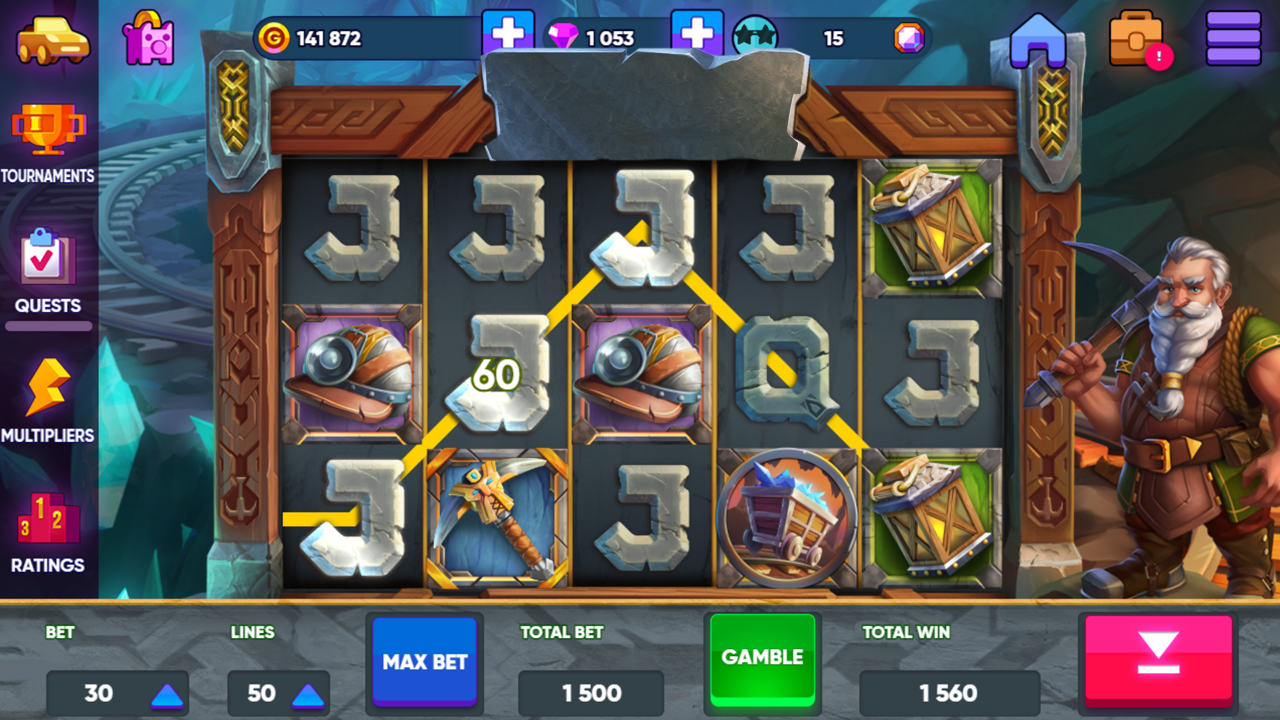
Task: Open the hamburger menu
Action: [1233, 37]
